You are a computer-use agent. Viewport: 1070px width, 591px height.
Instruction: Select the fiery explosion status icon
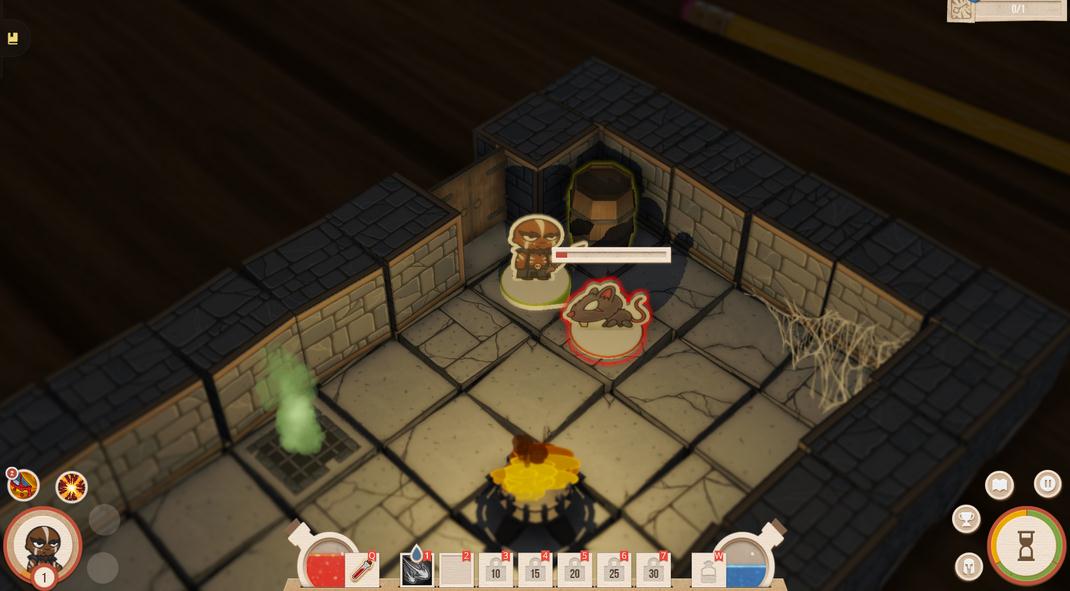click(71, 487)
